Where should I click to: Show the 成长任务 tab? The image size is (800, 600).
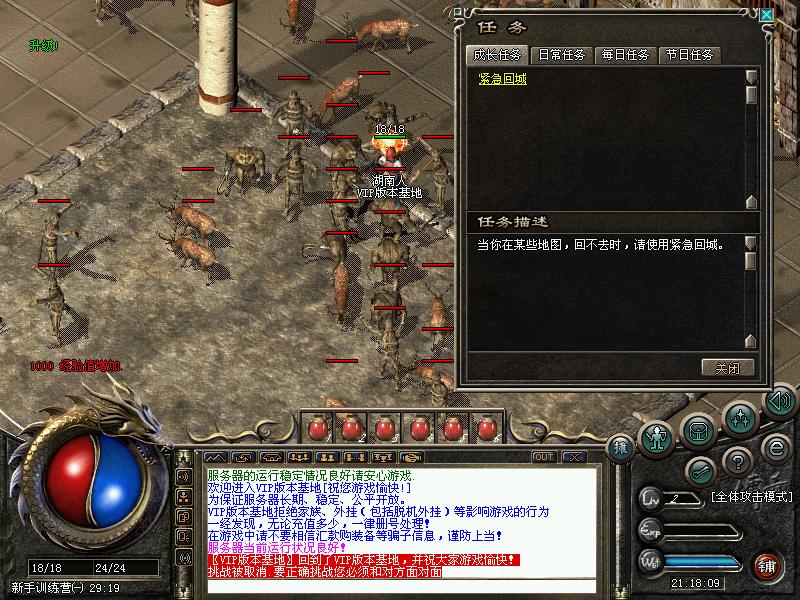pyautogui.click(x=499, y=55)
